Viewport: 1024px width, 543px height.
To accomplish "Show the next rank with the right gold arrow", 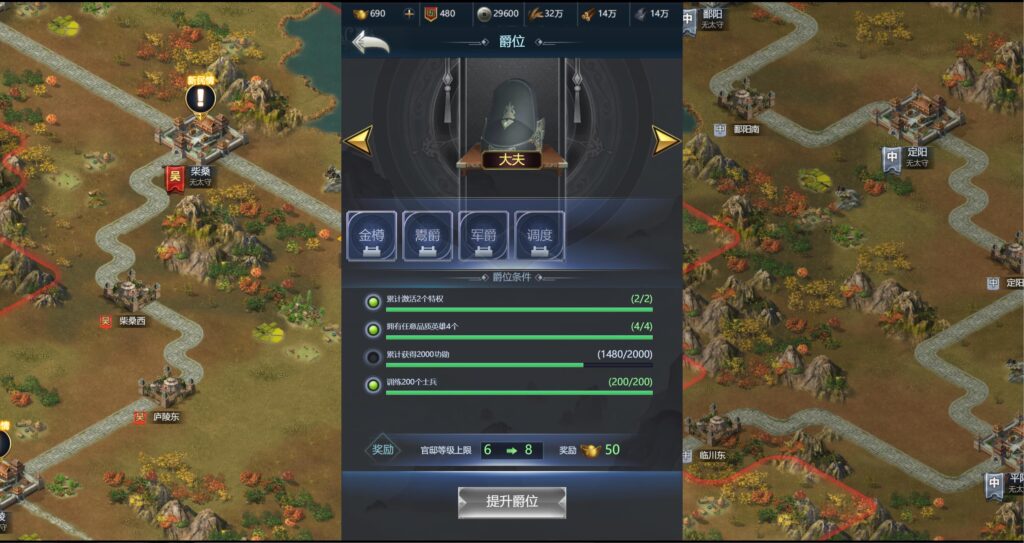I will 665,140.
